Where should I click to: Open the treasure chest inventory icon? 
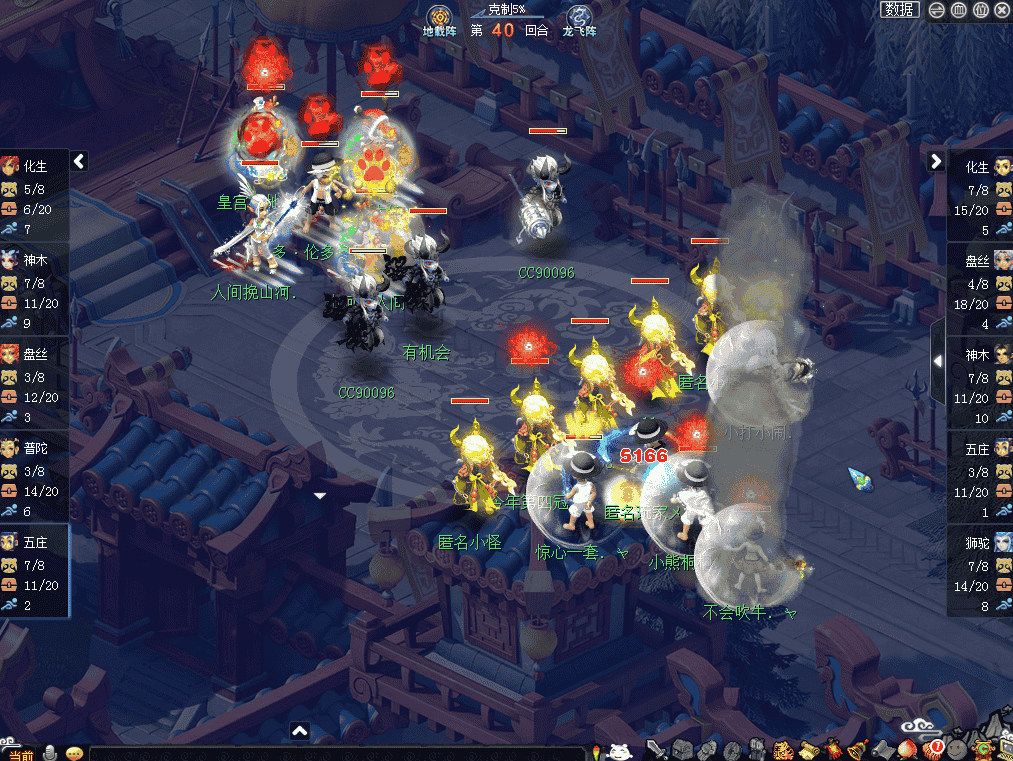682,750
